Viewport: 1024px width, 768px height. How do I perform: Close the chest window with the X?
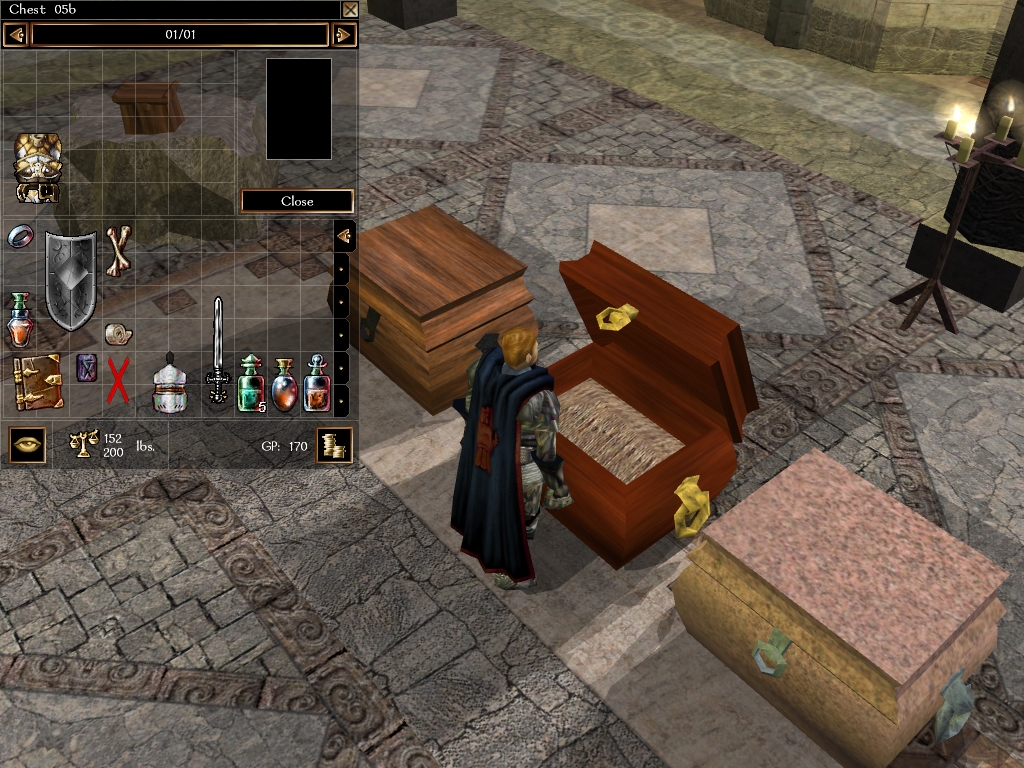pyautogui.click(x=350, y=10)
